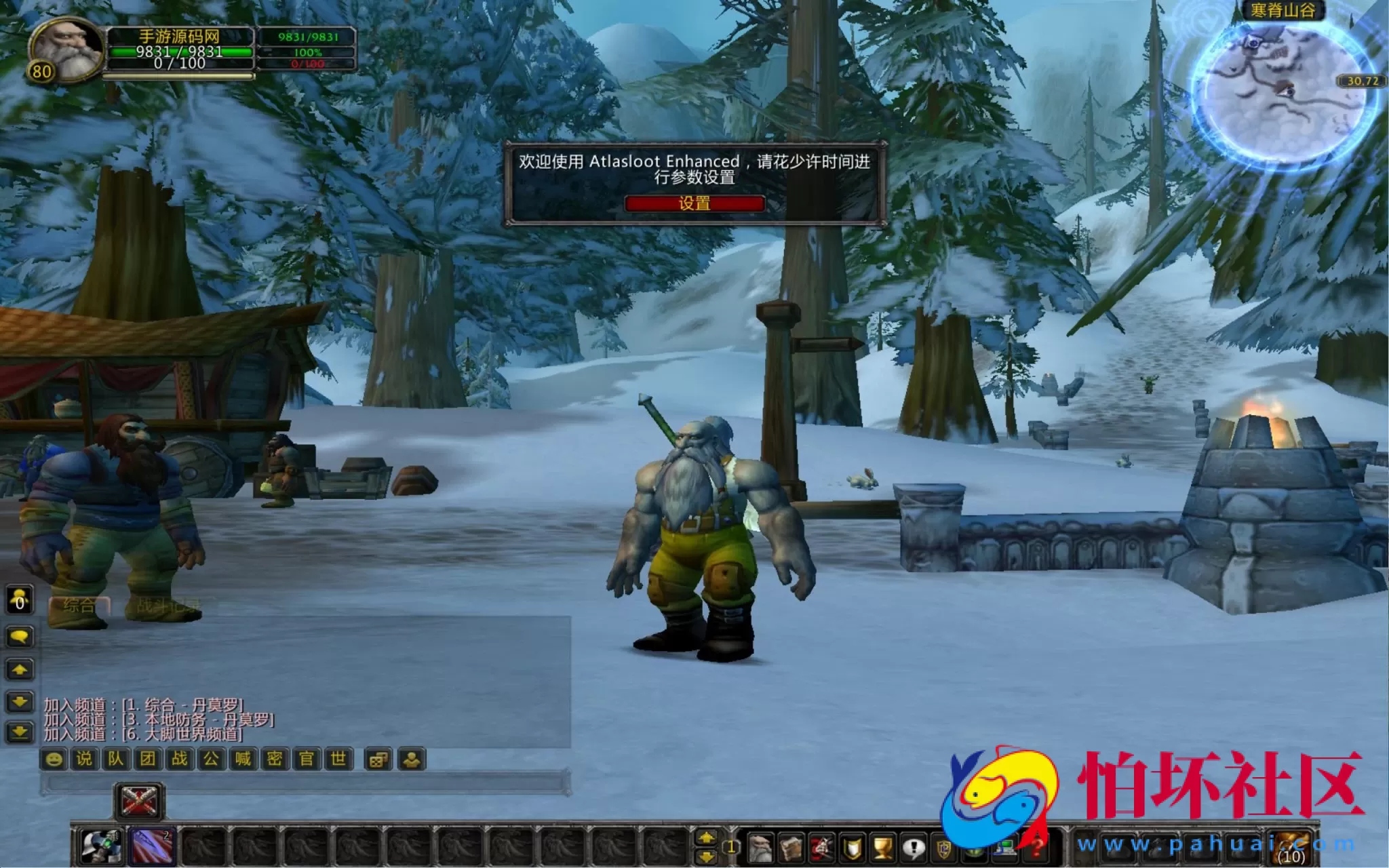Click the 设置 button in the Atlasloot popup

[x=694, y=203]
